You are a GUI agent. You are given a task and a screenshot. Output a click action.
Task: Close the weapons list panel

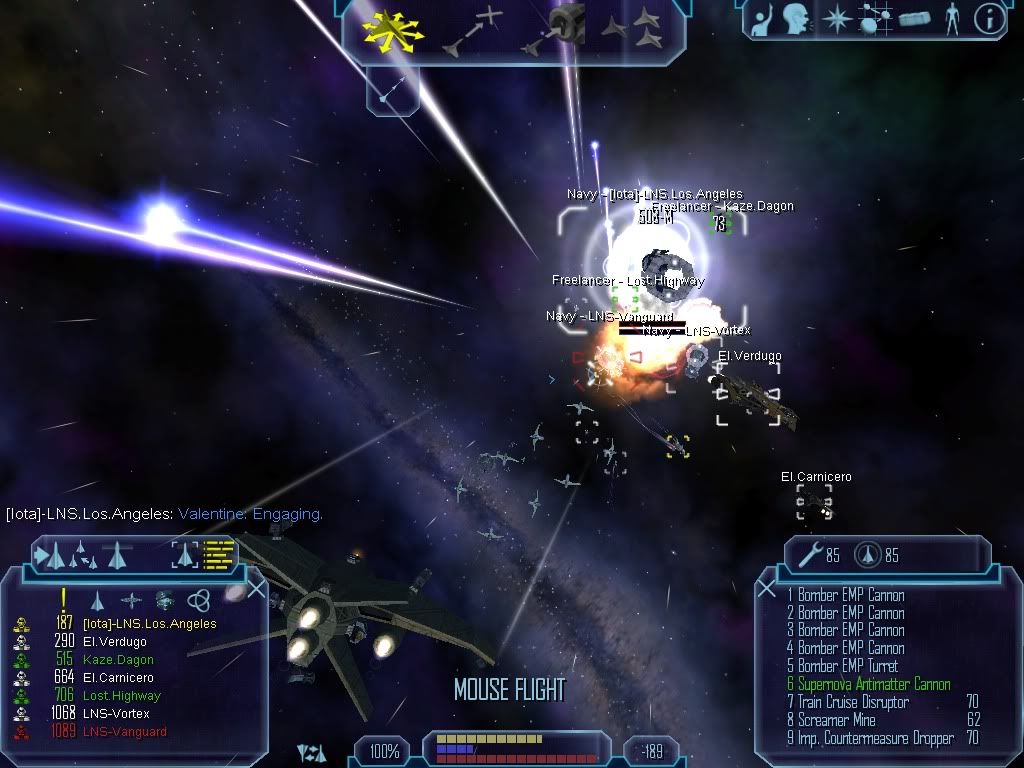[x=767, y=590]
